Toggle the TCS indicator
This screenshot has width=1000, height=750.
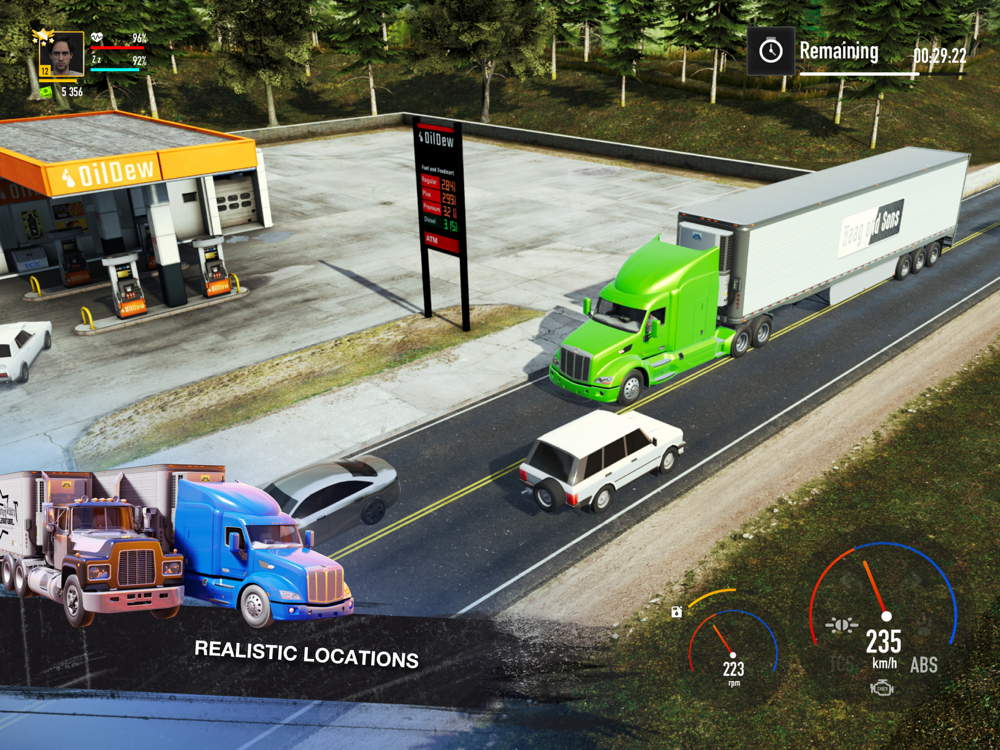tap(842, 664)
